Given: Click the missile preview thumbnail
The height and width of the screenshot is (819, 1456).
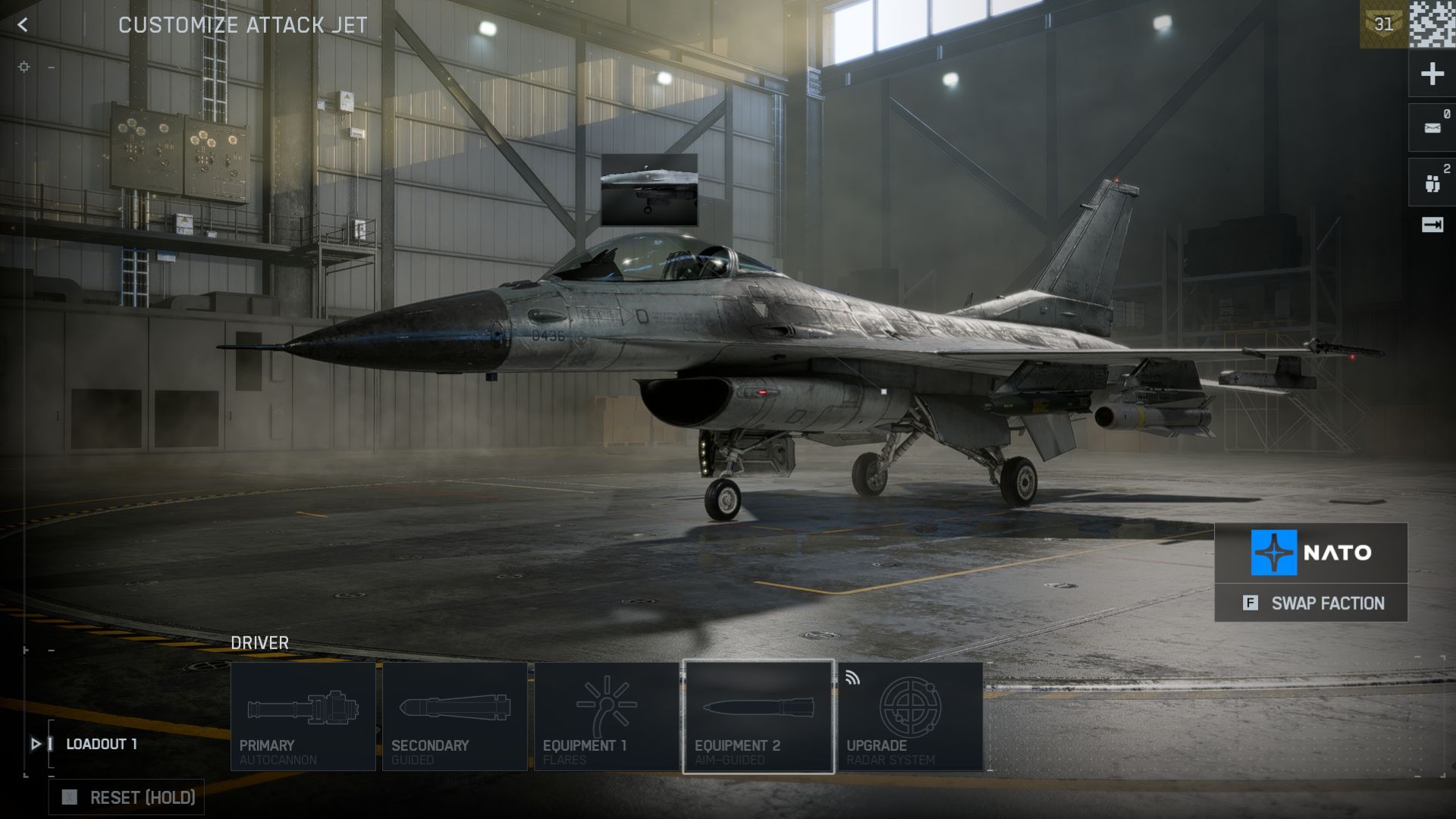Looking at the screenshot, I should click(649, 190).
